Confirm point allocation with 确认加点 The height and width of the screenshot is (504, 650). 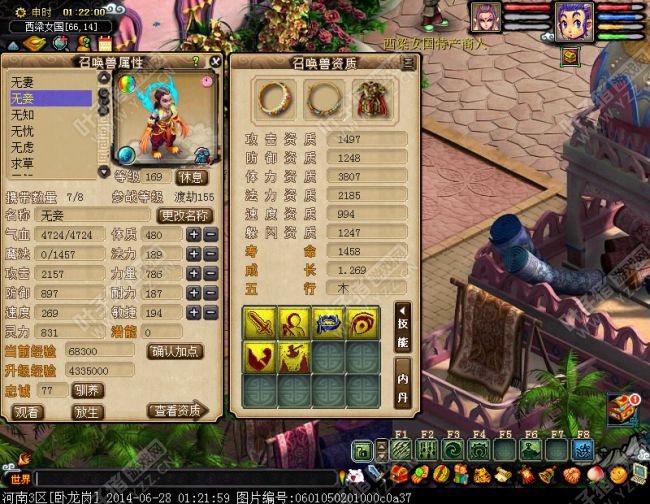[x=176, y=351]
